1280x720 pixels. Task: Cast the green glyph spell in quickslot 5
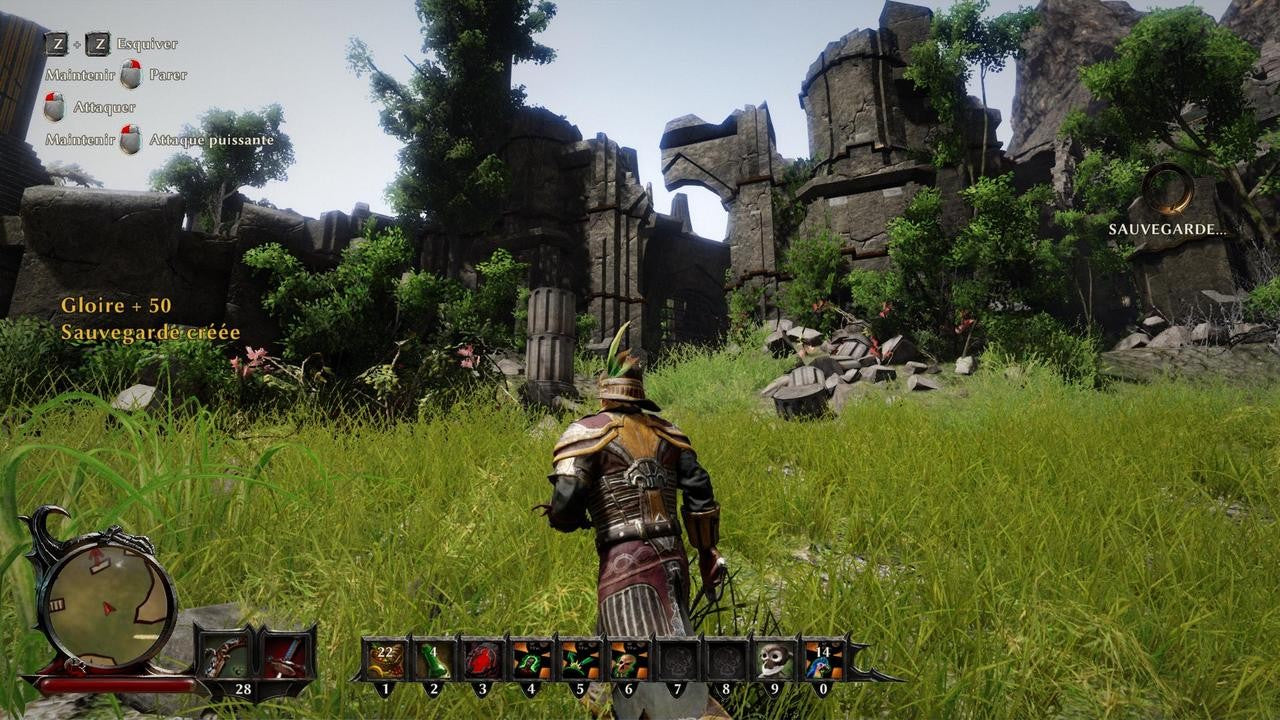coord(582,660)
